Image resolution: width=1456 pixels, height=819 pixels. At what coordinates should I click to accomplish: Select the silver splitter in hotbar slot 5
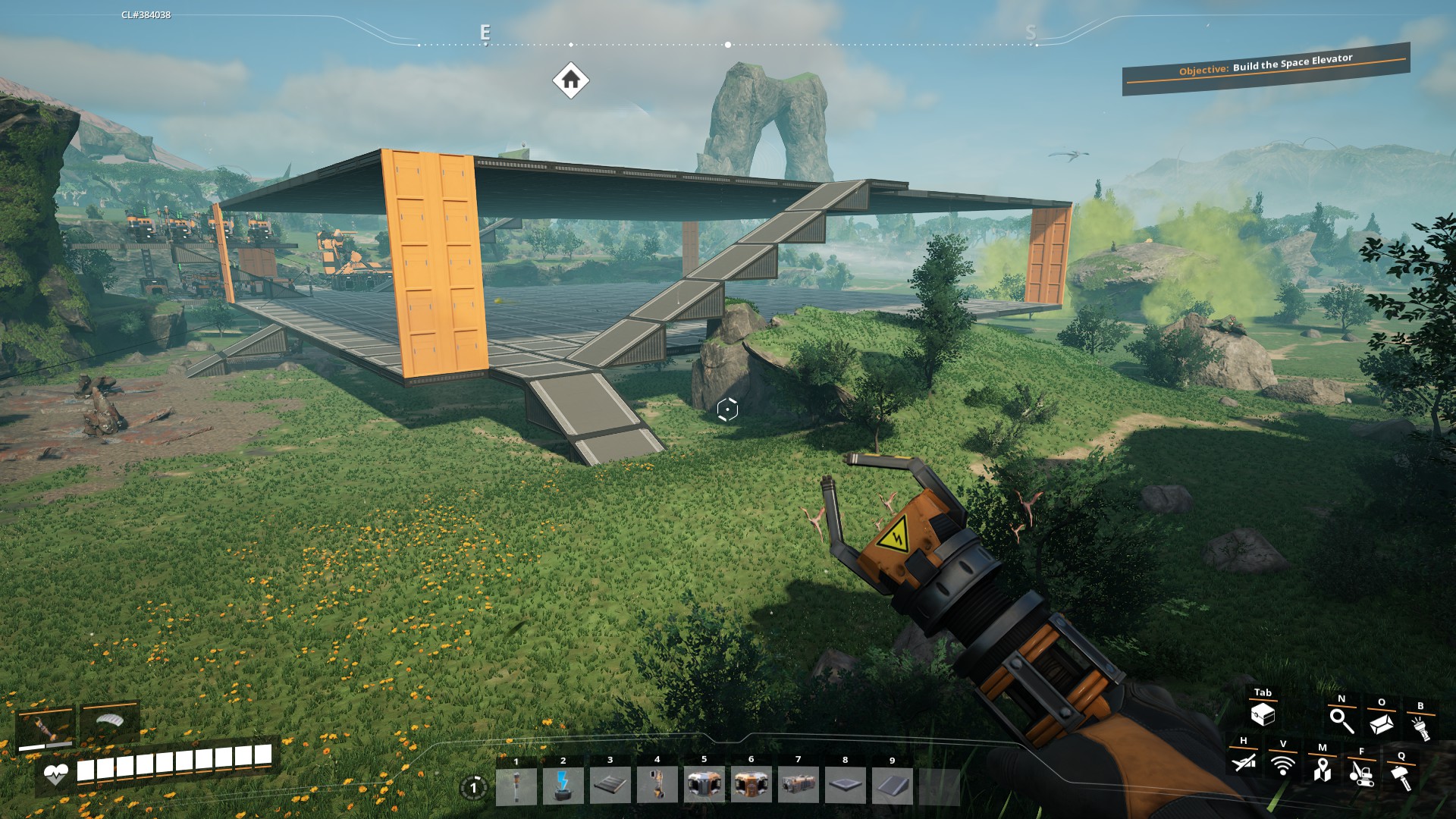(x=704, y=786)
